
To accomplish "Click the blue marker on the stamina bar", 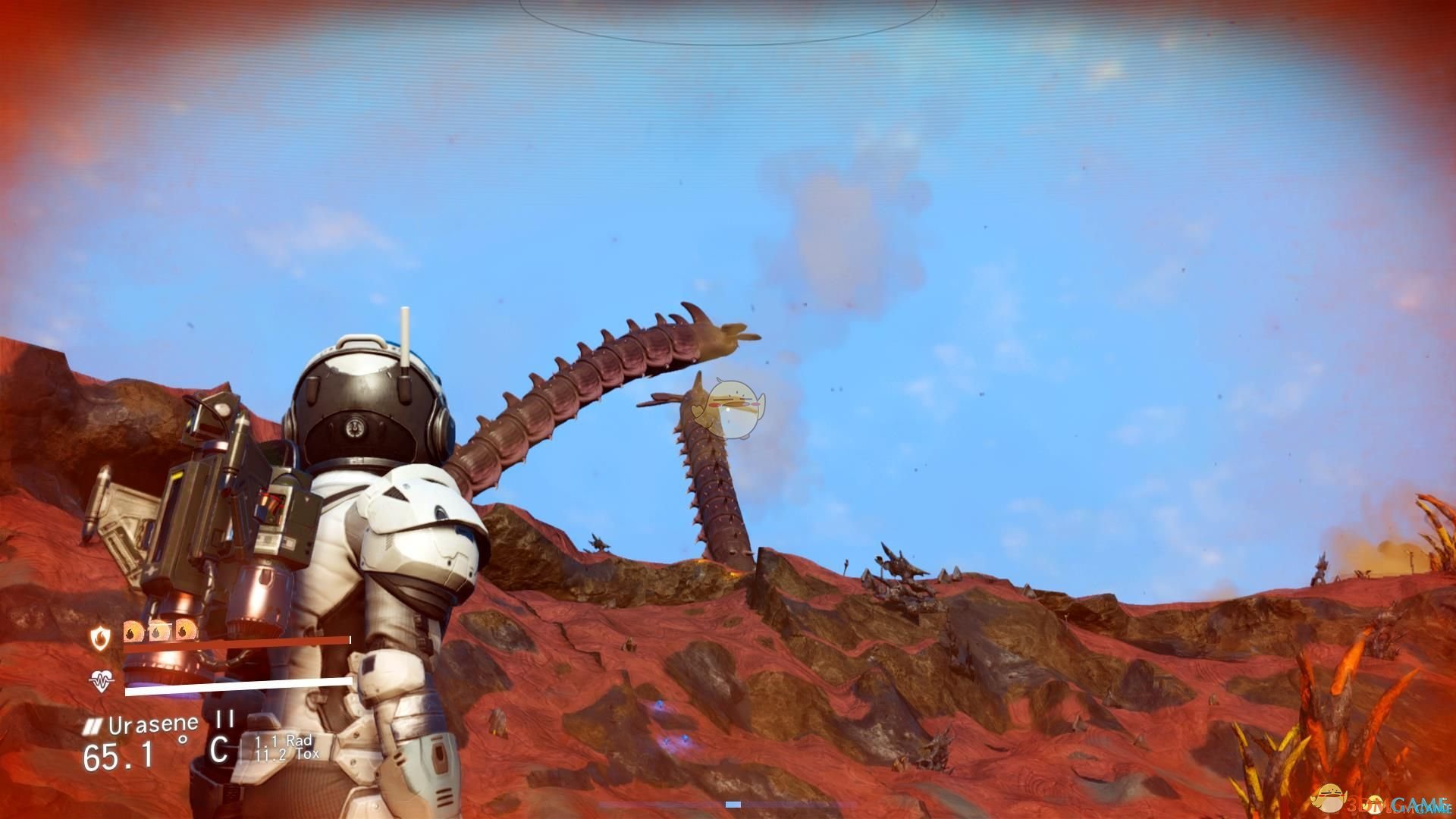I will coord(732,805).
